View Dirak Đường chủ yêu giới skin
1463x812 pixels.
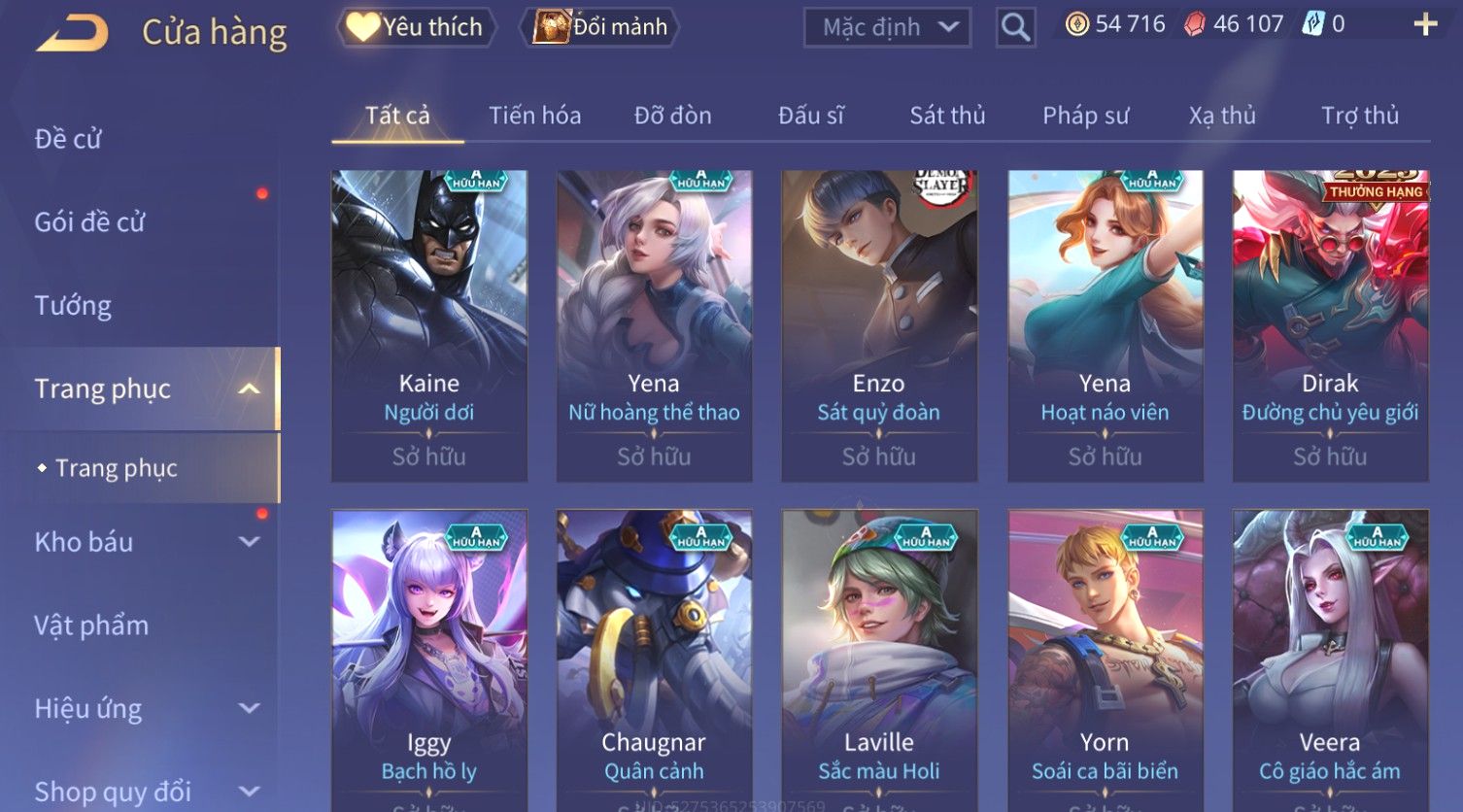pyautogui.click(x=1330, y=325)
